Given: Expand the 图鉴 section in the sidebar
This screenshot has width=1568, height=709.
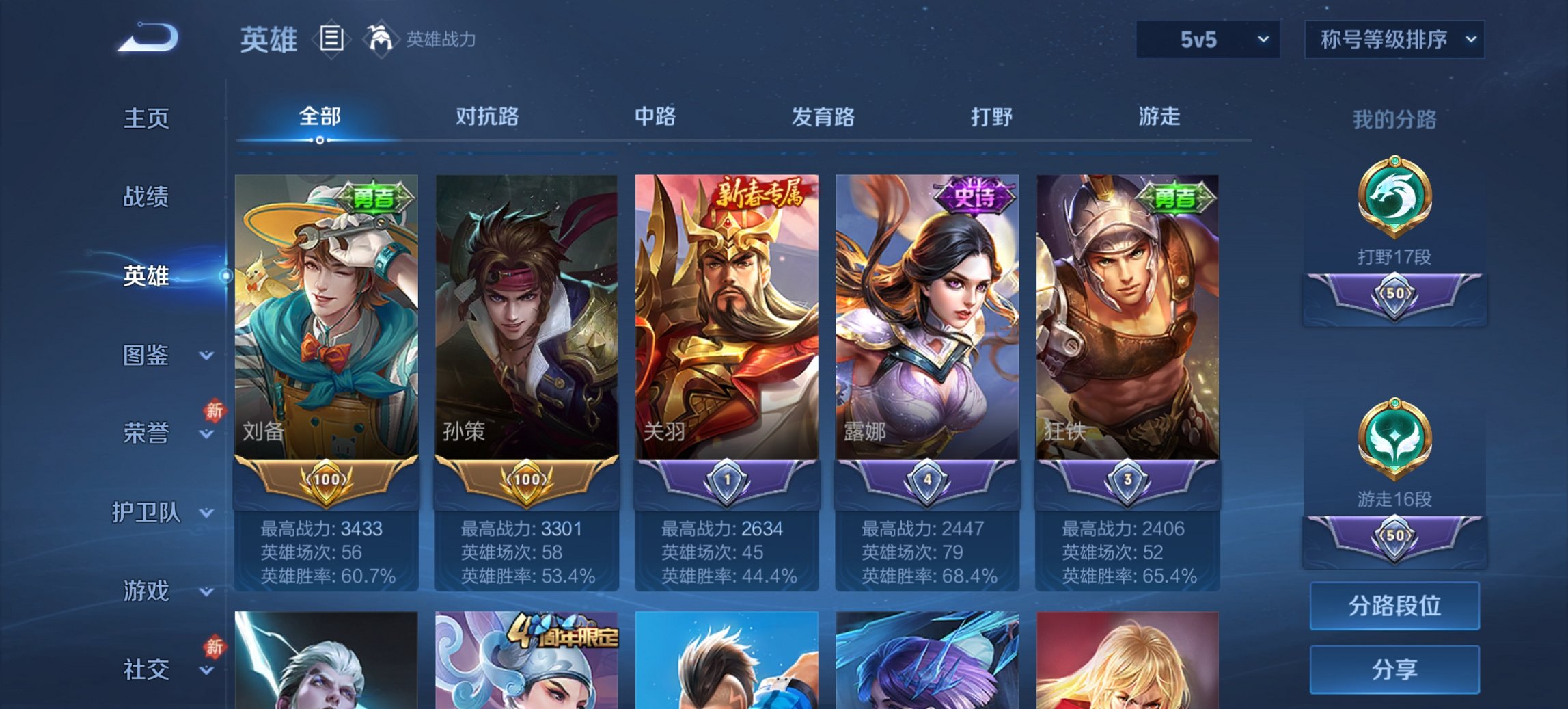Looking at the screenshot, I should [x=148, y=356].
